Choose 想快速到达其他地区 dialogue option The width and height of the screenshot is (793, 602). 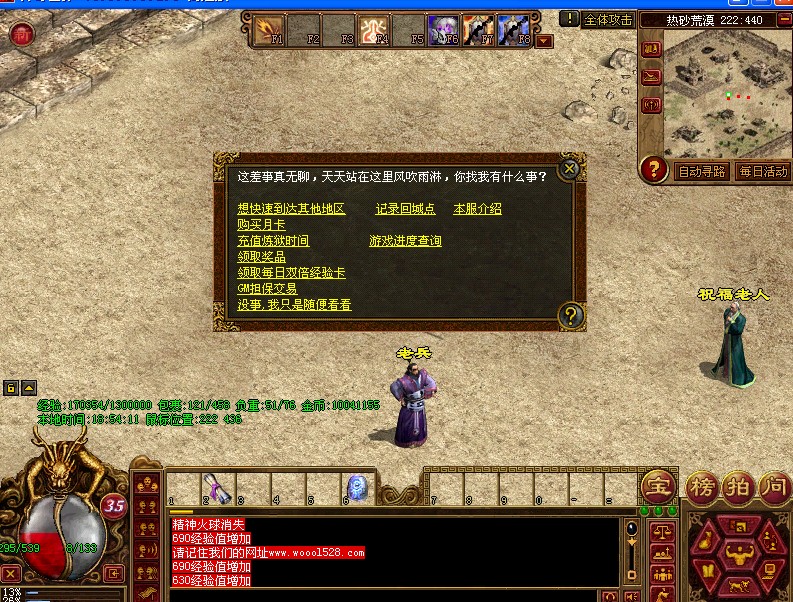tap(291, 209)
